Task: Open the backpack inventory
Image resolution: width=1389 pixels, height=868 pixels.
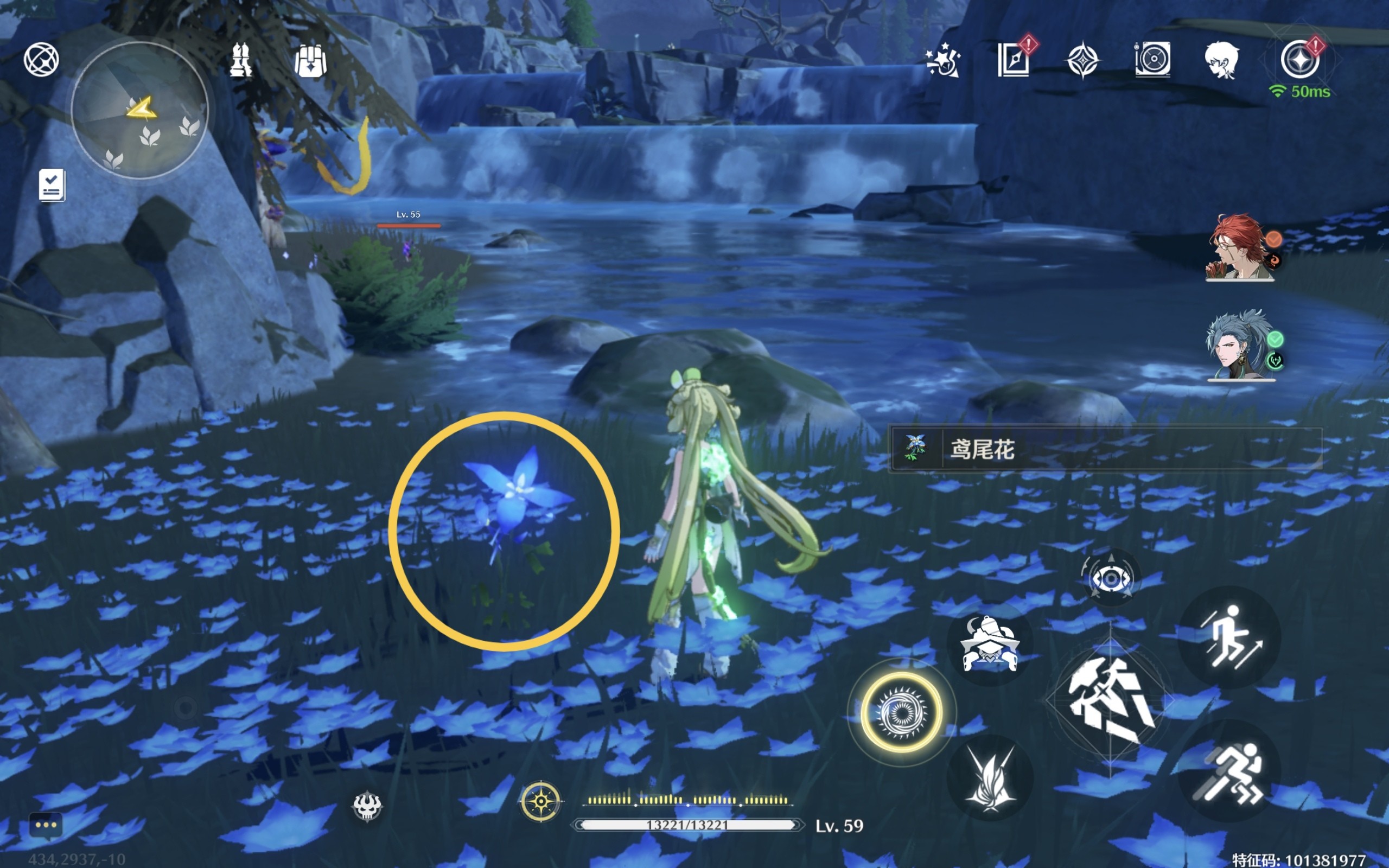Action: 310,60
